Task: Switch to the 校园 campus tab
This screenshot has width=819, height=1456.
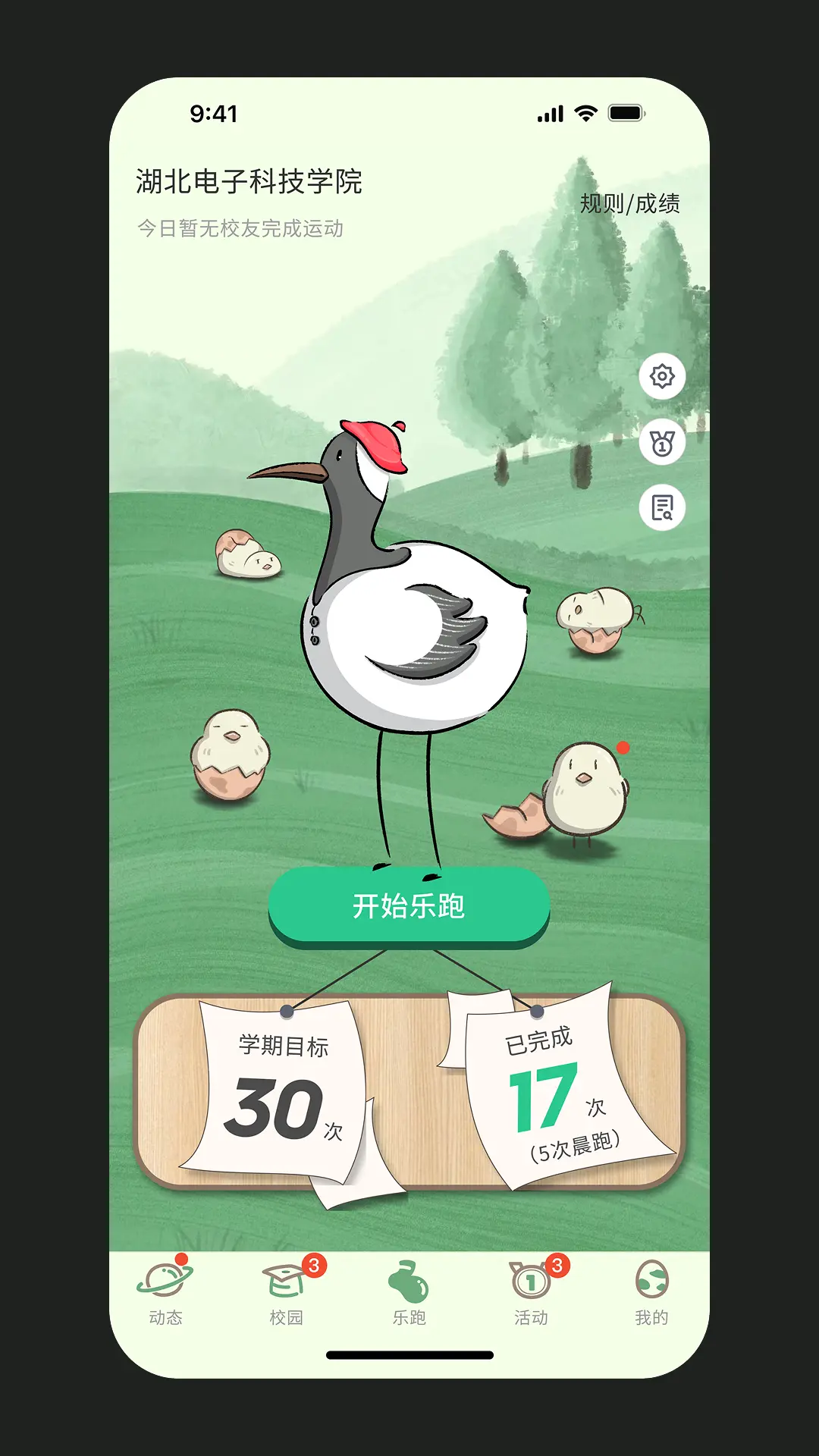Action: [x=287, y=1293]
